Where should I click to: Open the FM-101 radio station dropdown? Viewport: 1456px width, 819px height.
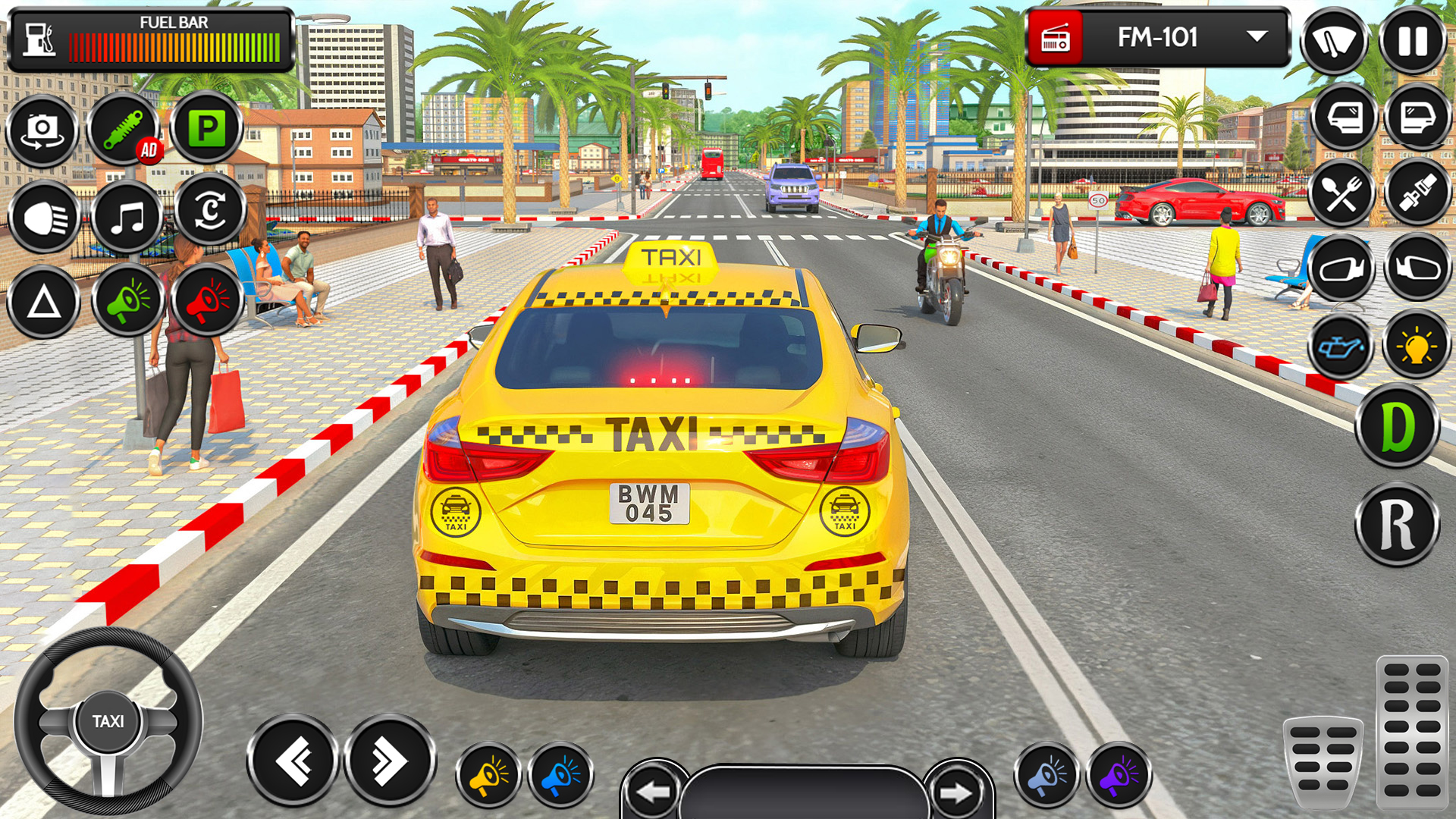1255,35
